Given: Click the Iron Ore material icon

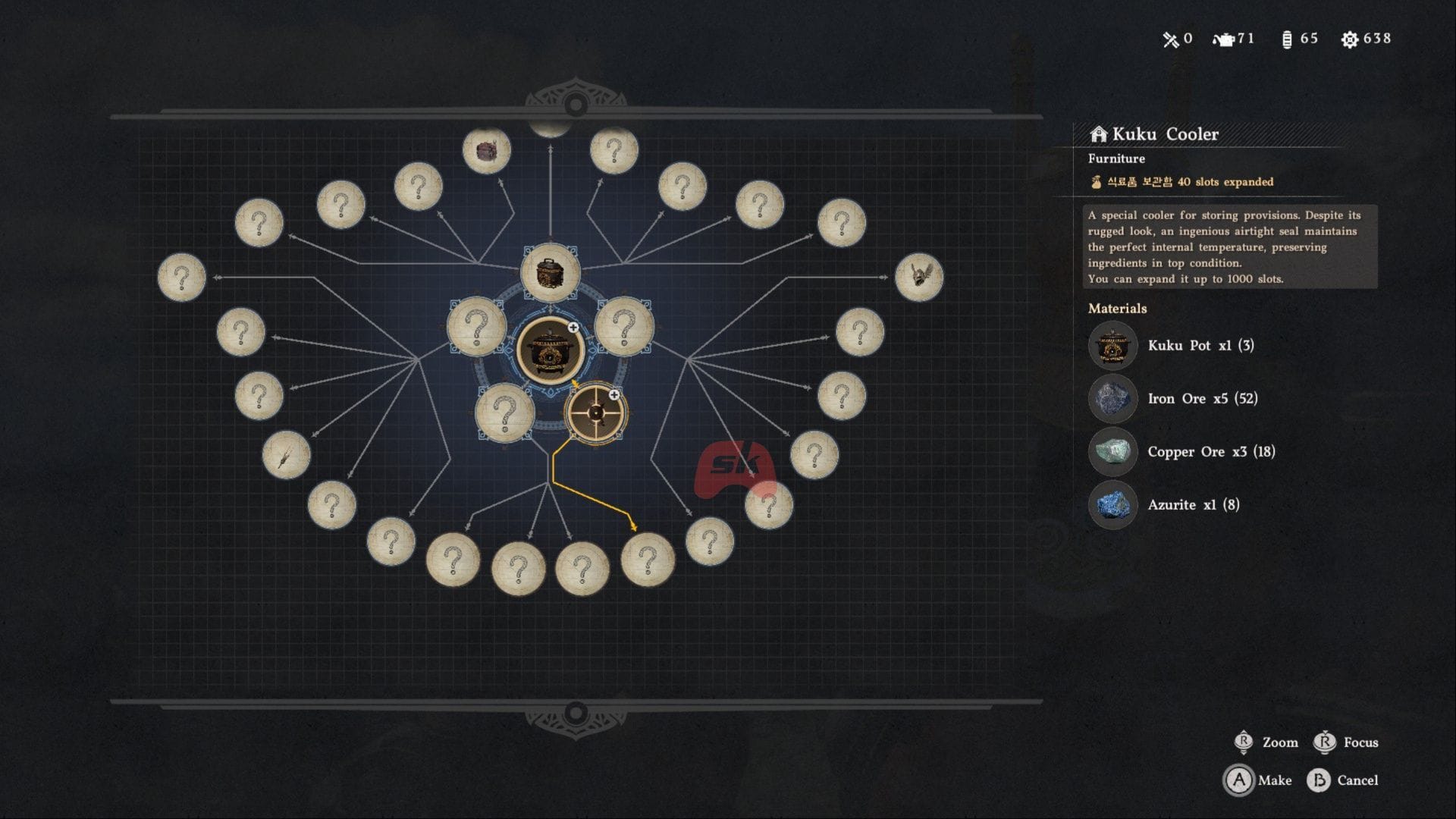Looking at the screenshot, I should 1112,399.
